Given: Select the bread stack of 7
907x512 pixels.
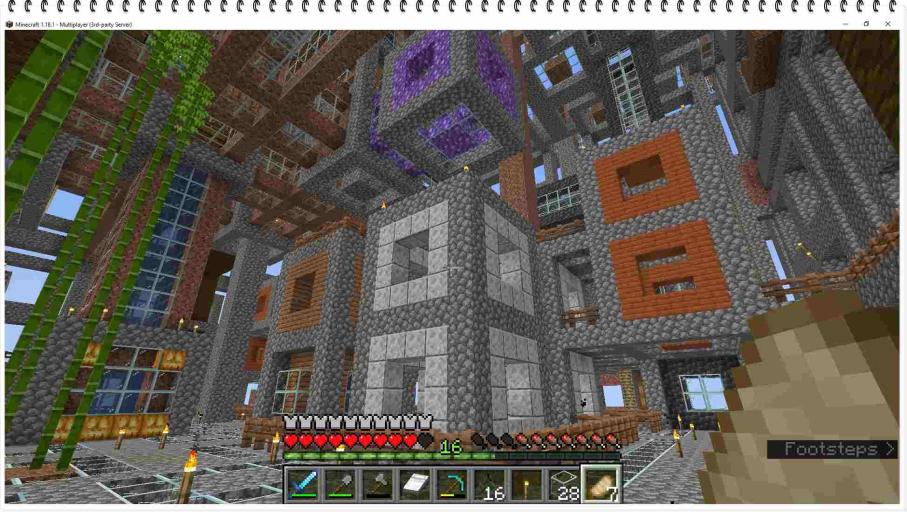Looking at the screenshot, I should [x=601, y=484].
